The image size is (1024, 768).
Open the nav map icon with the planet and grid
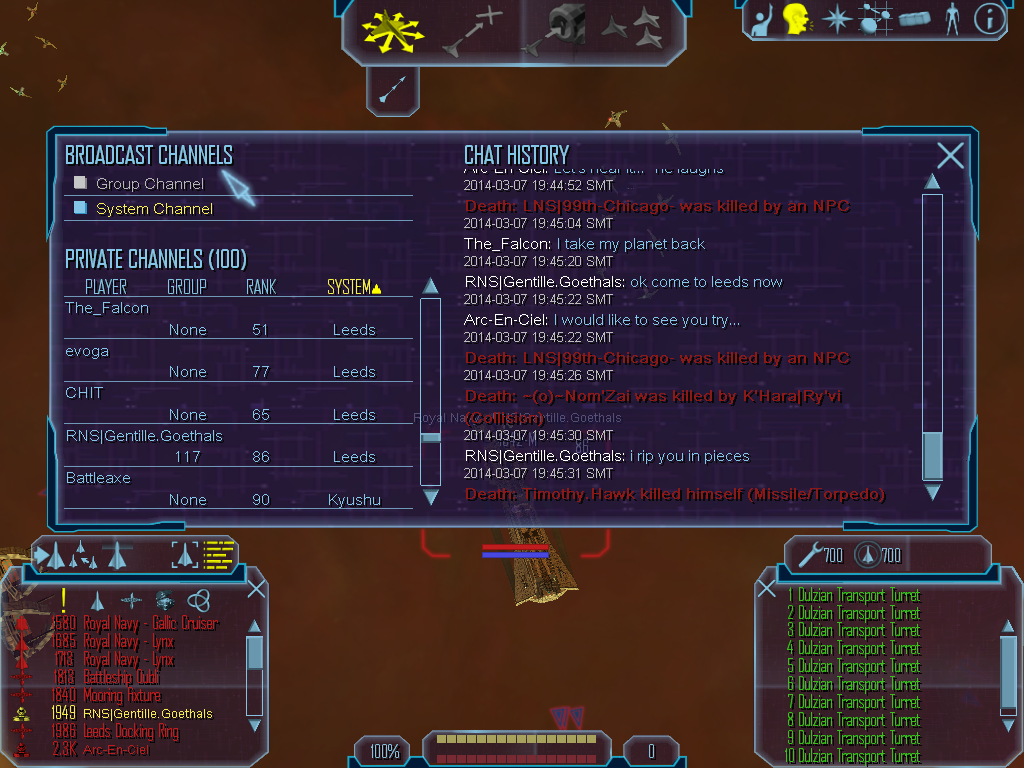[x=875, y=19]
